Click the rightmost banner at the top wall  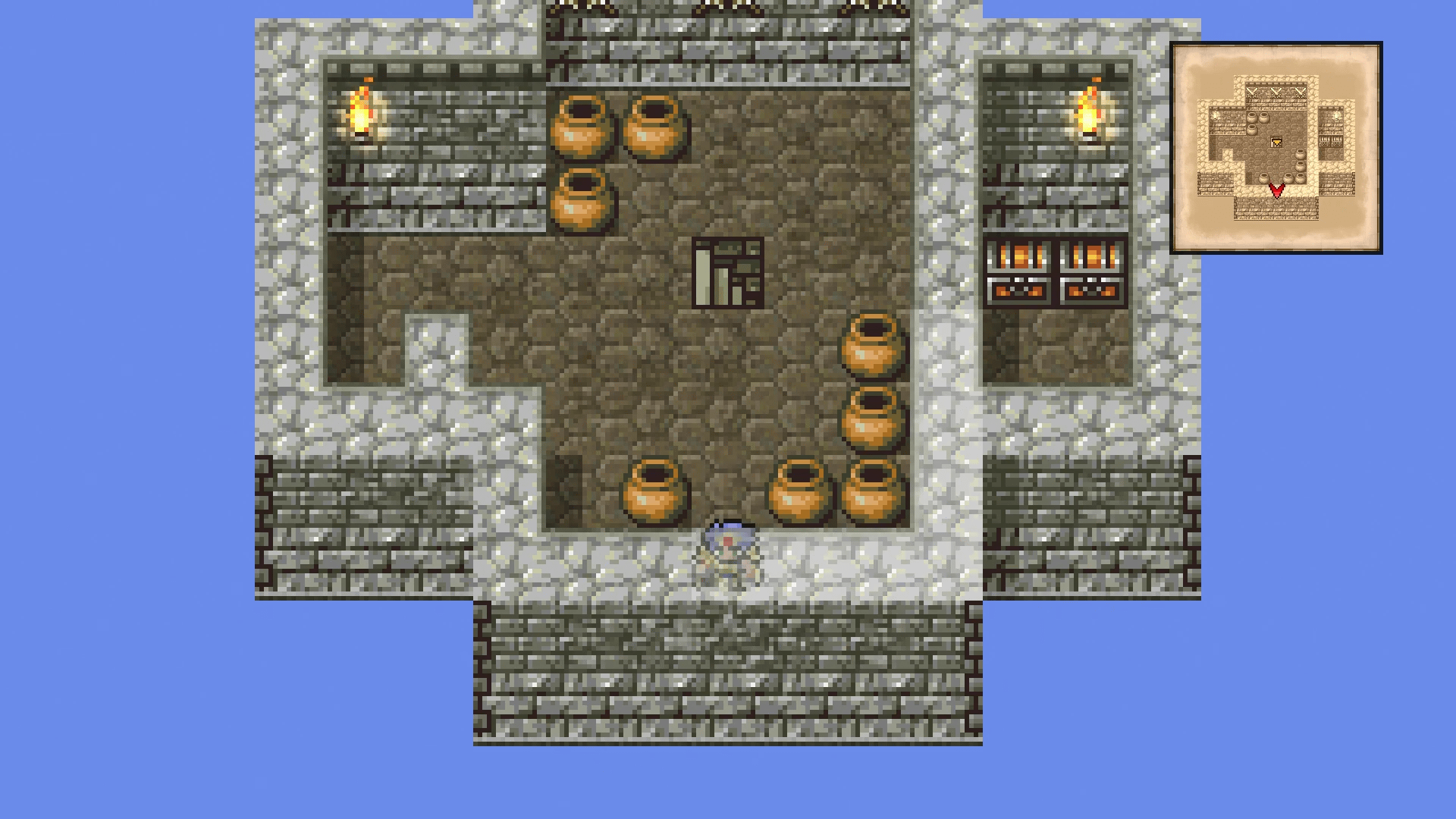[872, 9]
